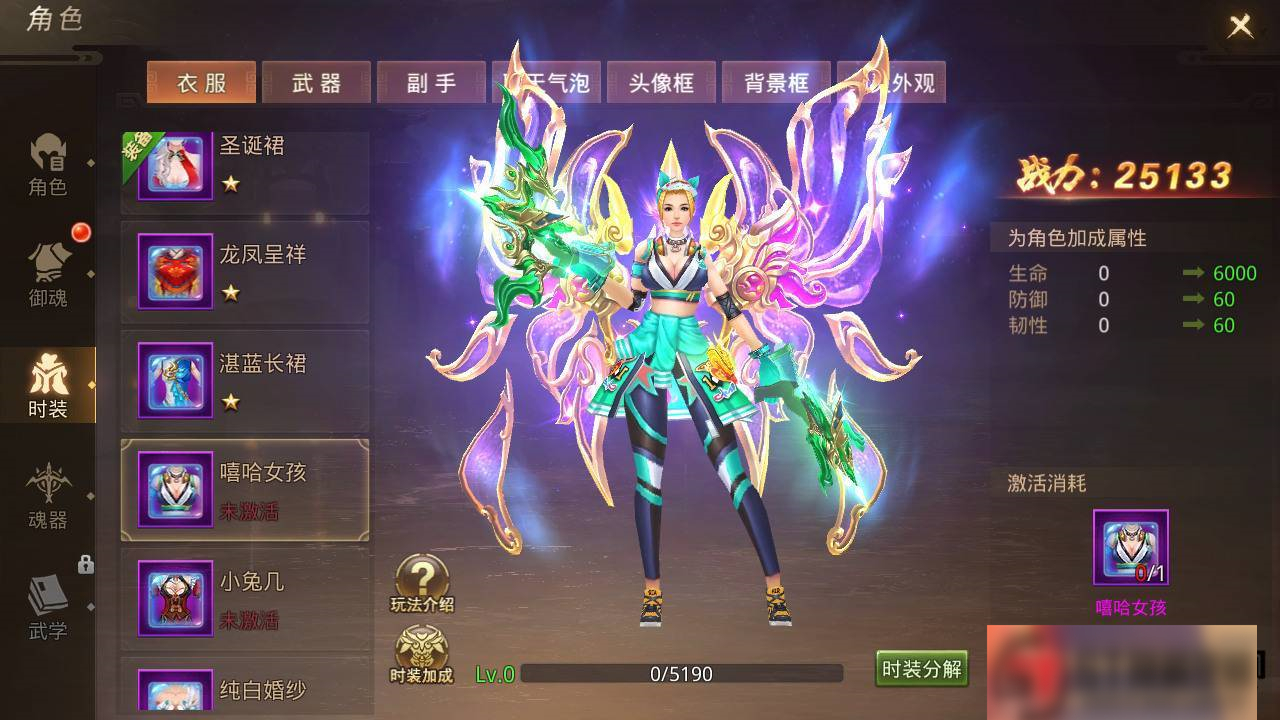Select the 嘻哈女孩 icon under 激活消耗
The width and height of the screenshot is (1280, 720).
pos(1130,548)
